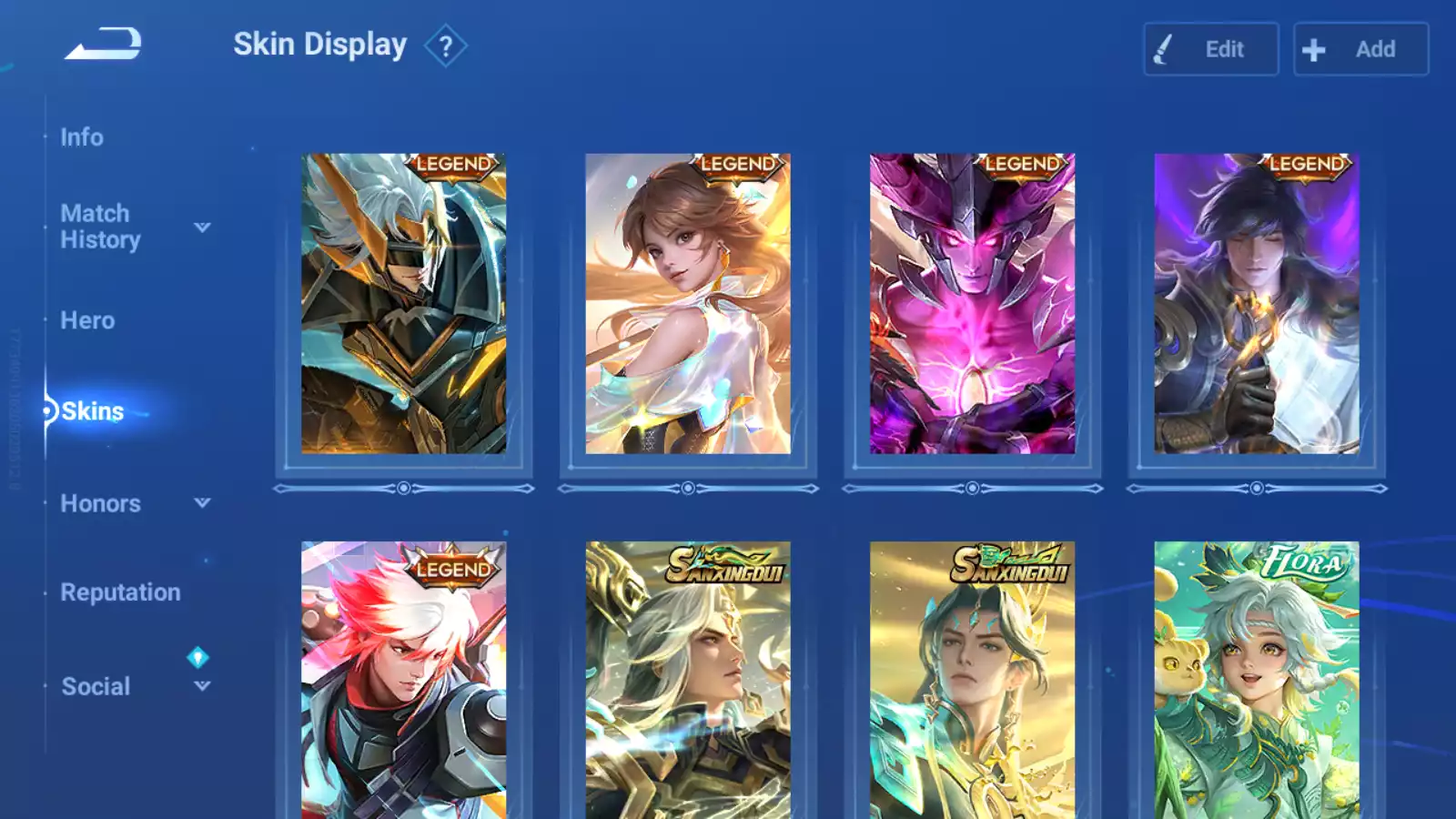This screenshot has height=819, width=1456.
Task: Open the Skin Display help question mark
Action: pos(445,46)
